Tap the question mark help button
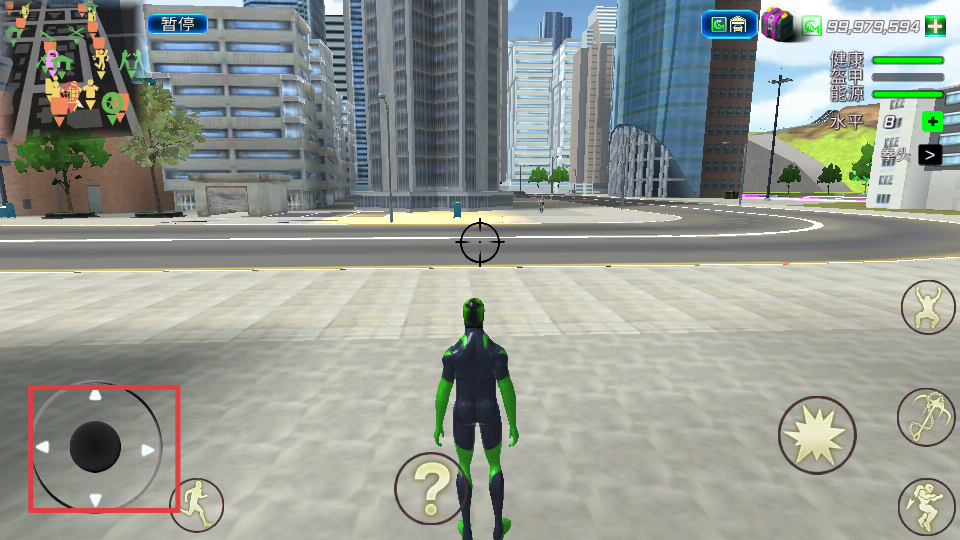 coord(432,489)
